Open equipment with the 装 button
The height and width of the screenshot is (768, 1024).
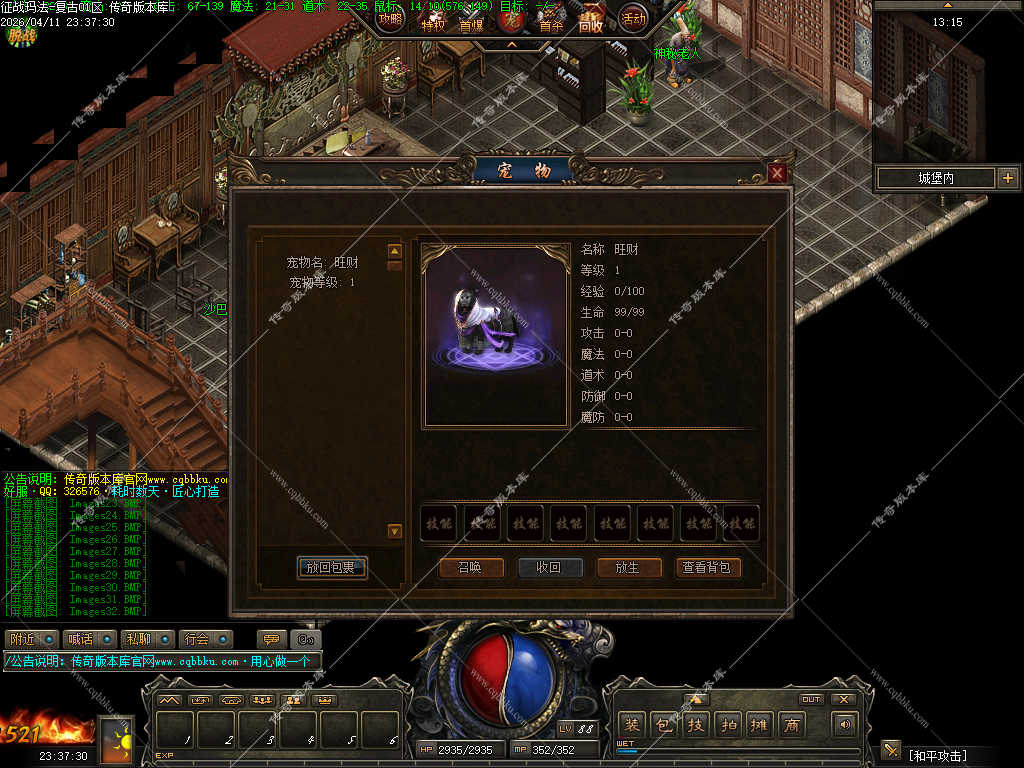pyautogui.click(x=631, y=724)
